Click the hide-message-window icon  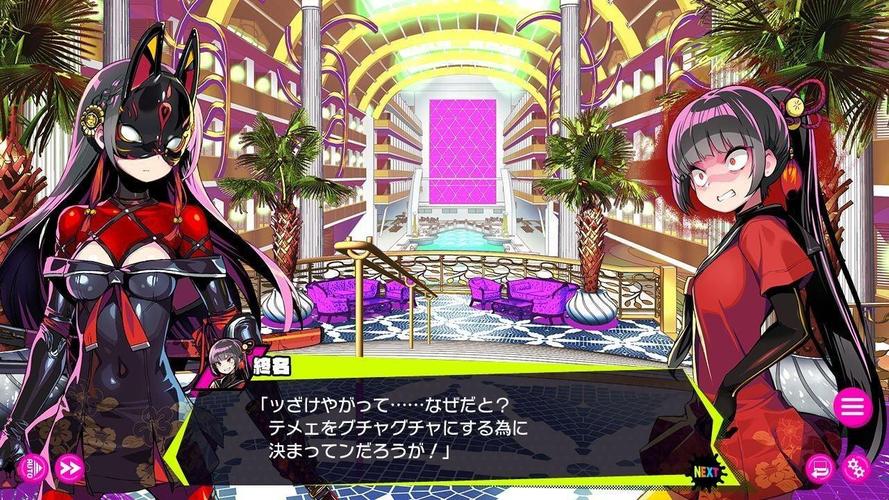point(820,467)
